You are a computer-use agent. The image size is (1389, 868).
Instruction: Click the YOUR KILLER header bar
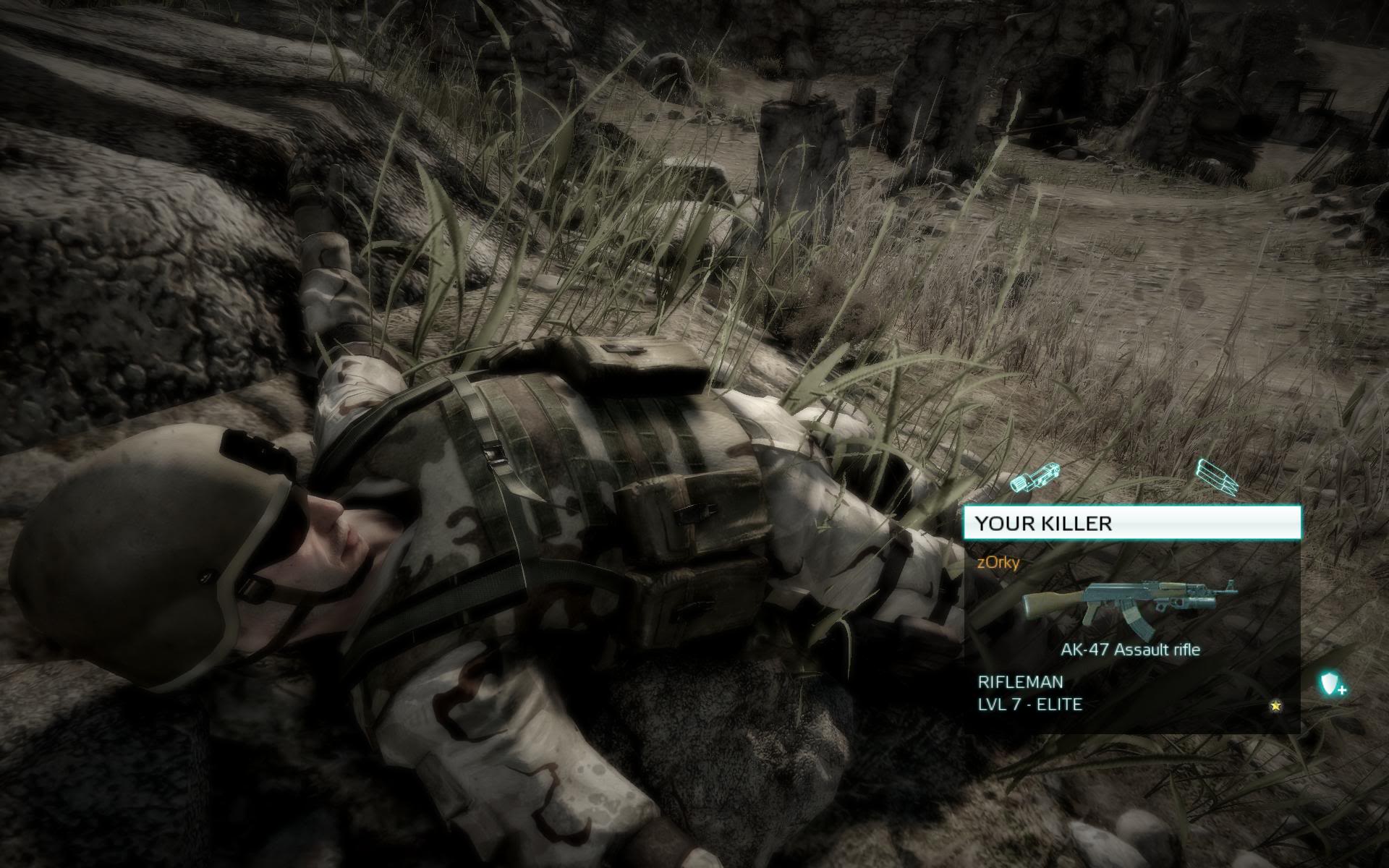pyautogui.click(x=1131, y=523)
